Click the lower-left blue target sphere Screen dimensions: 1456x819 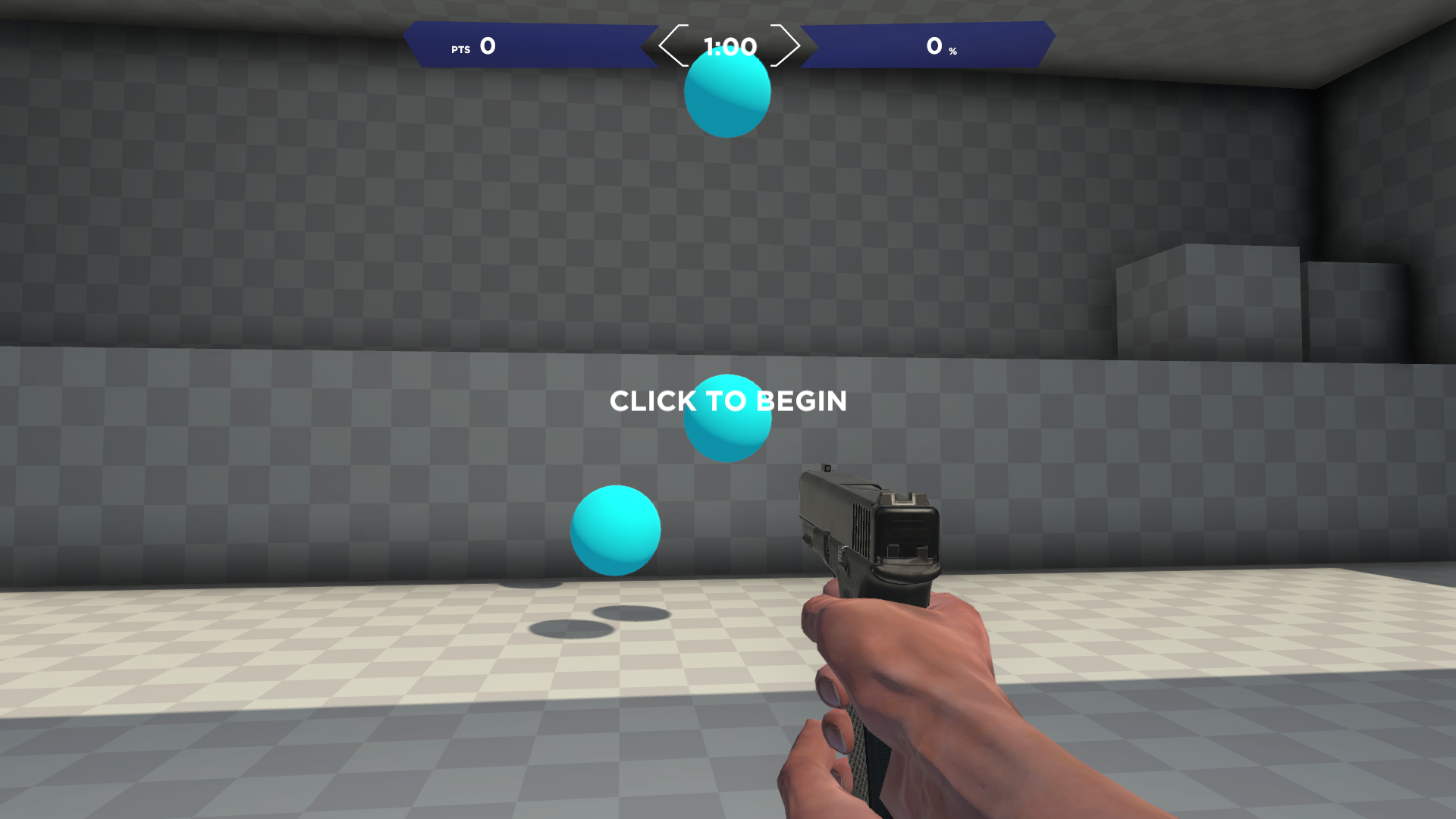click(614, 529)
